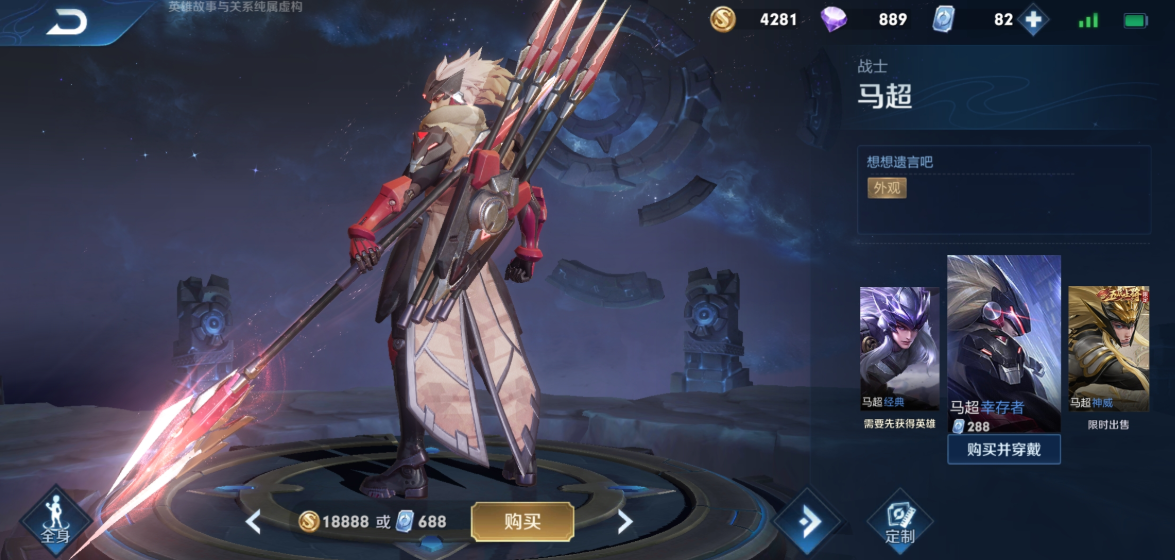Show previous hero with left arrow

click(254, 521)
